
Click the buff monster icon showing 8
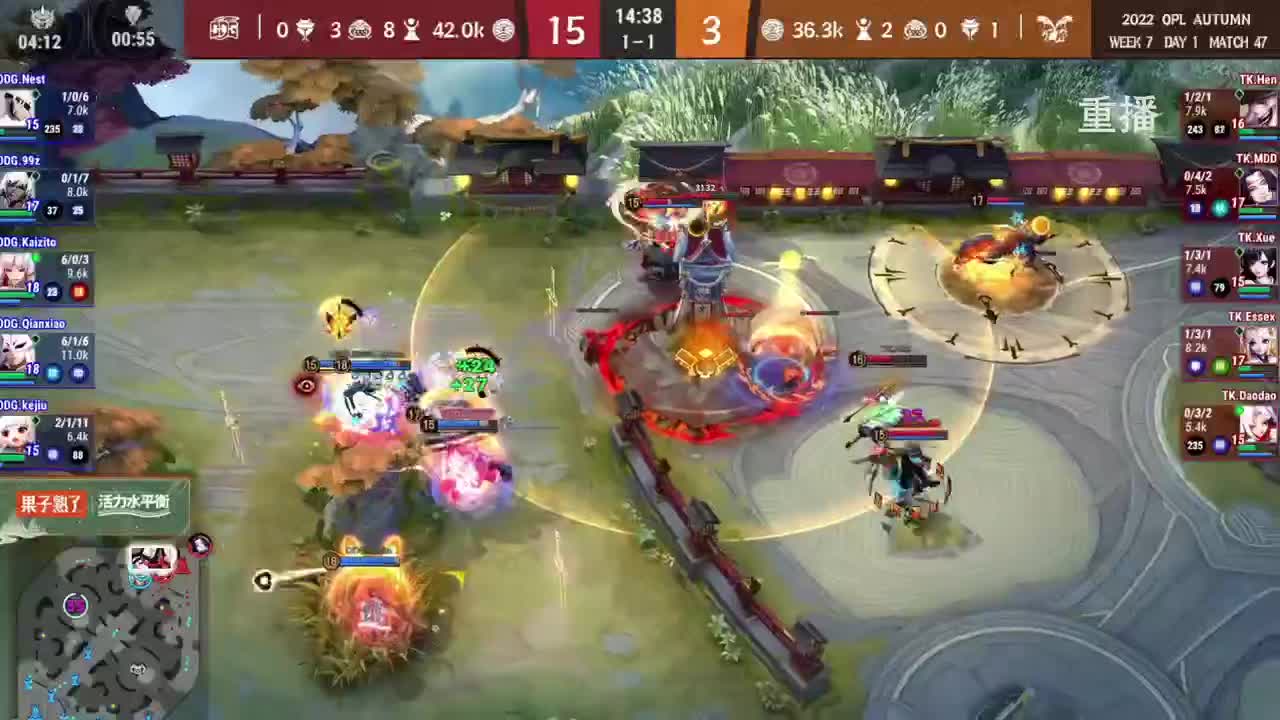pyautogui.click(x=410, y=31)
